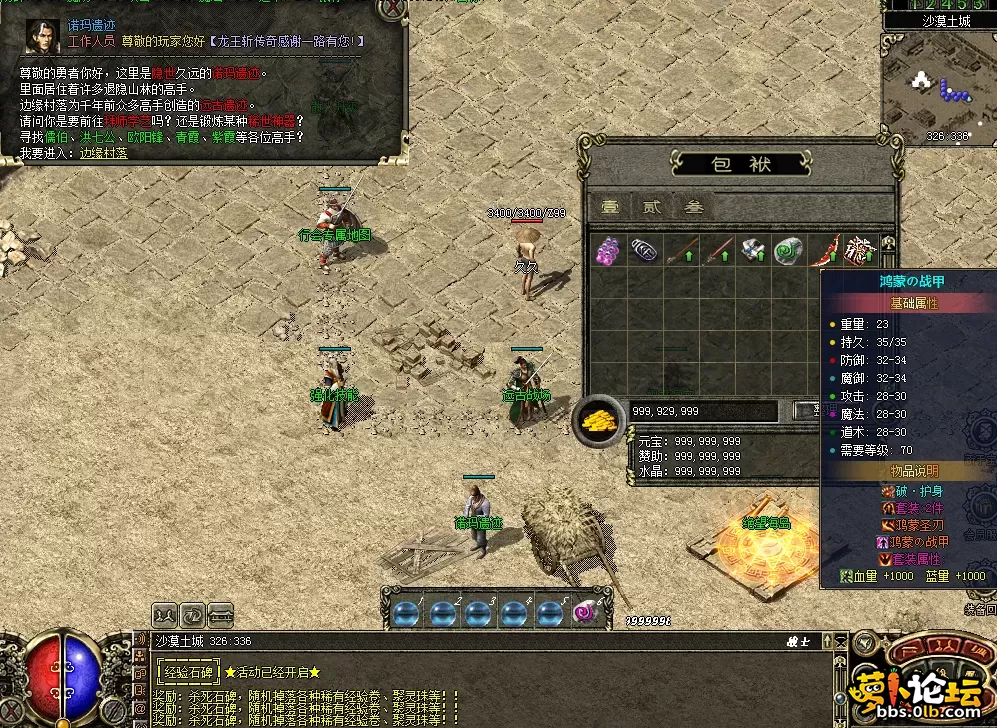Select the red curved blade item

click(x=829, y=248)
